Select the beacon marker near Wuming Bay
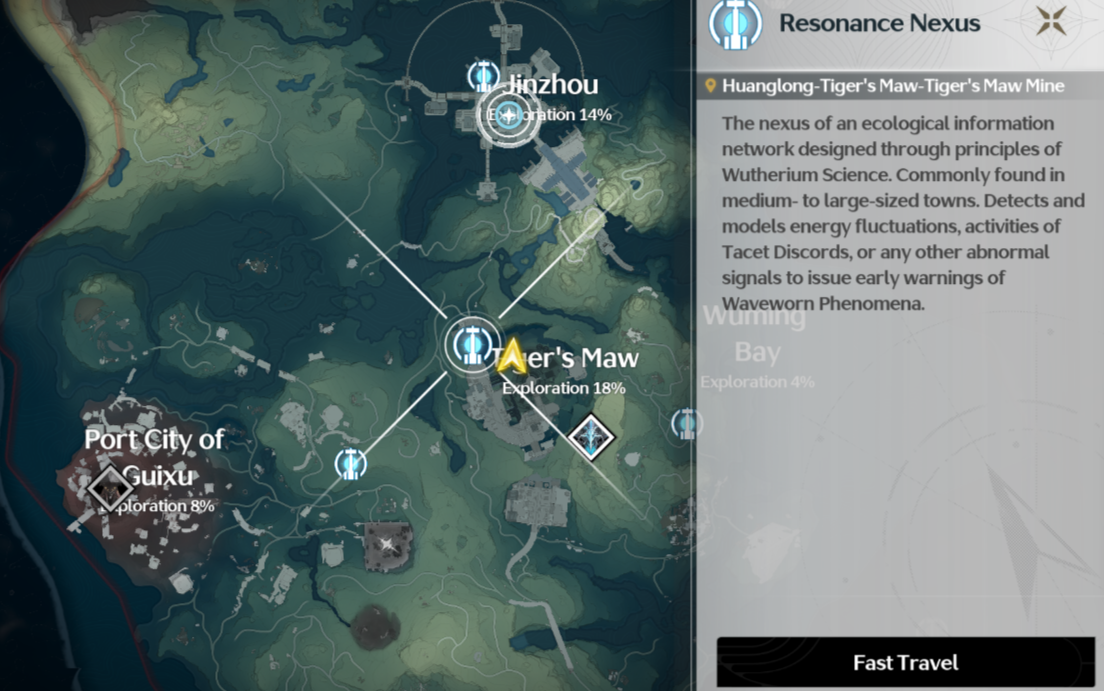The height and width of the screenshot is (691, 1104). point(686,424)
